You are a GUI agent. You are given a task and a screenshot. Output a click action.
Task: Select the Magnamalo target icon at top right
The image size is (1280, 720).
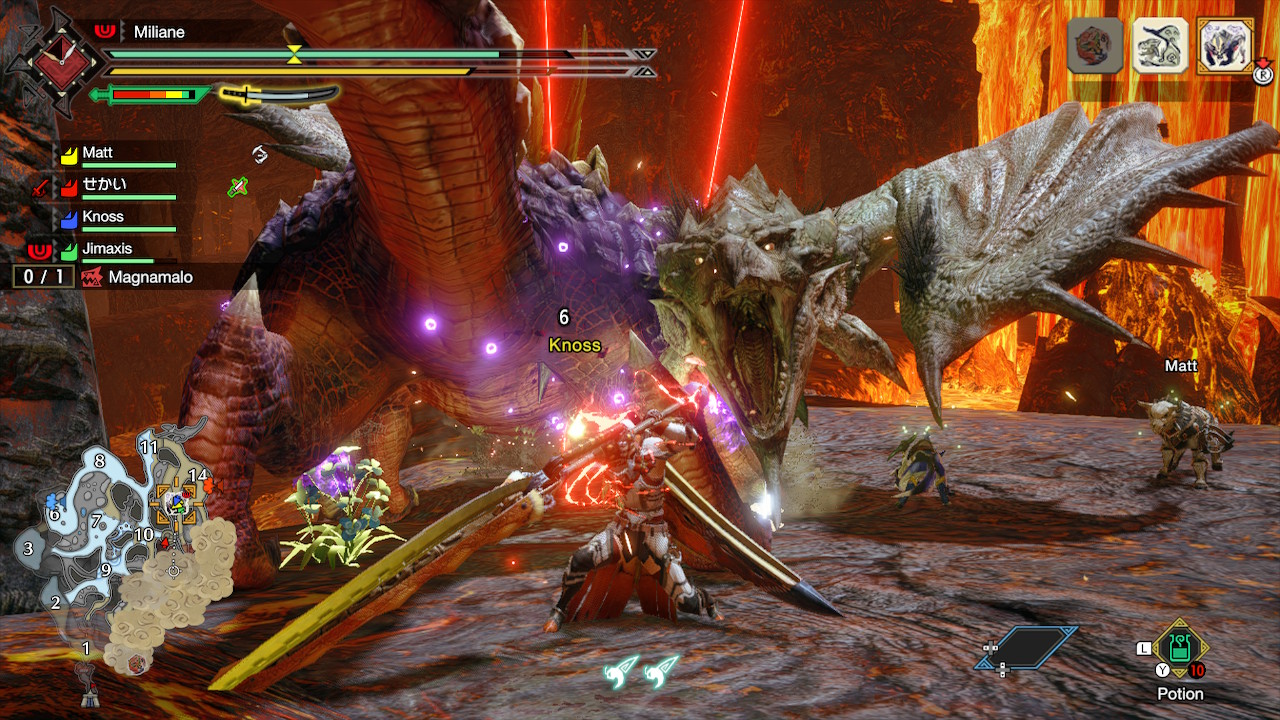click(1225, 45)
